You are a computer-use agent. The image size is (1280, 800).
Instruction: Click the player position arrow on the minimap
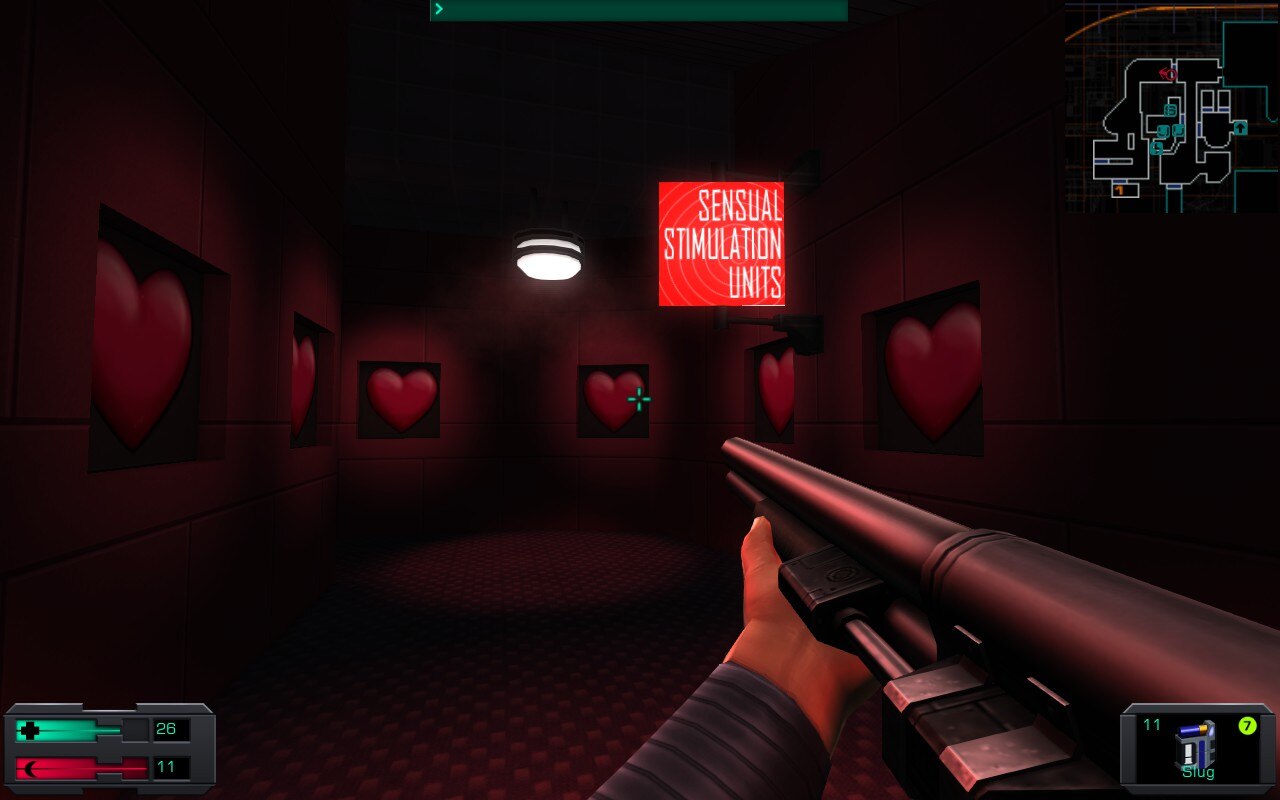pyautogui.click(x=1170, y=73)
